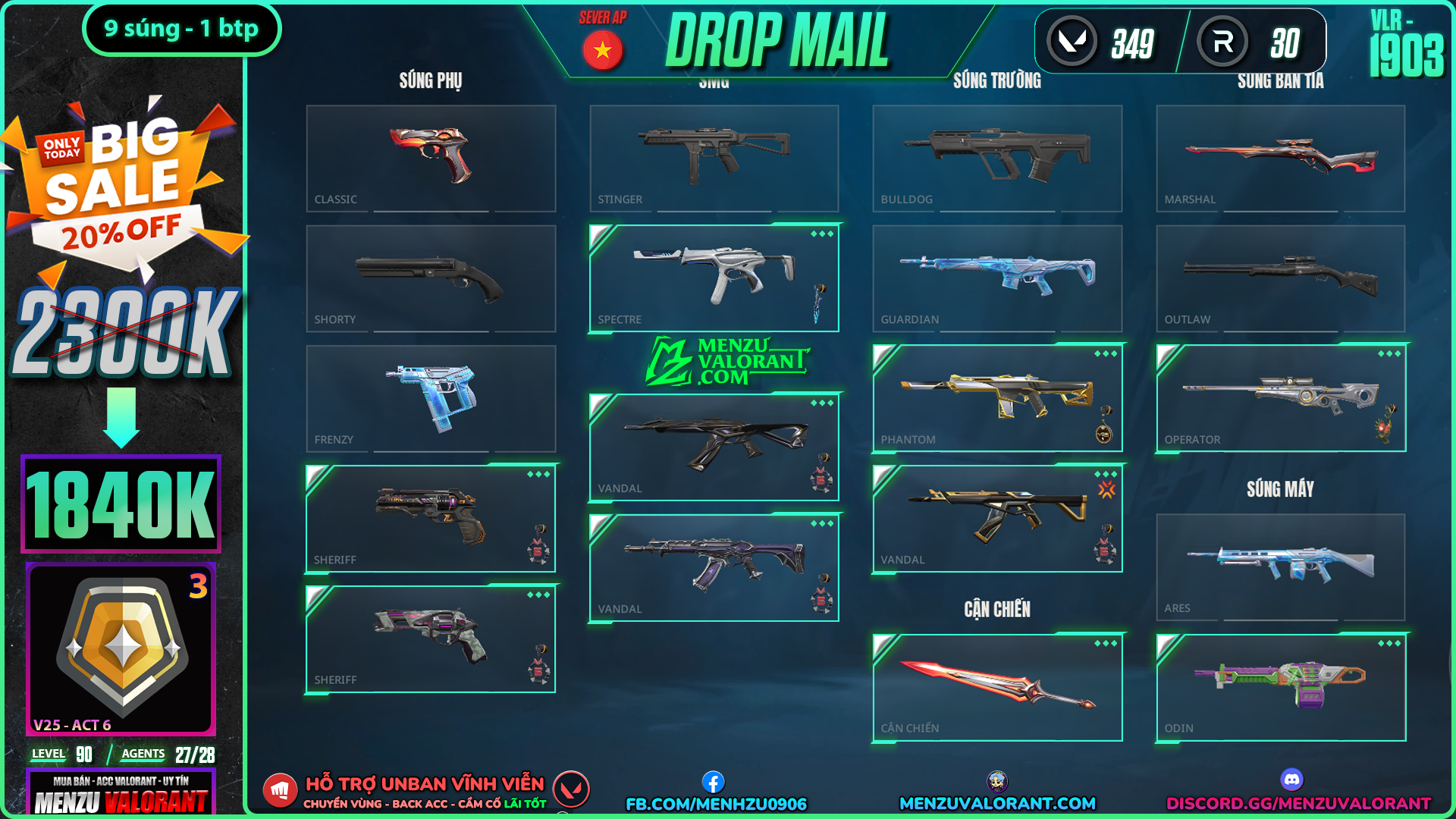
Task: Select the Stinger SMG slot
Action: tap(714, 158)
